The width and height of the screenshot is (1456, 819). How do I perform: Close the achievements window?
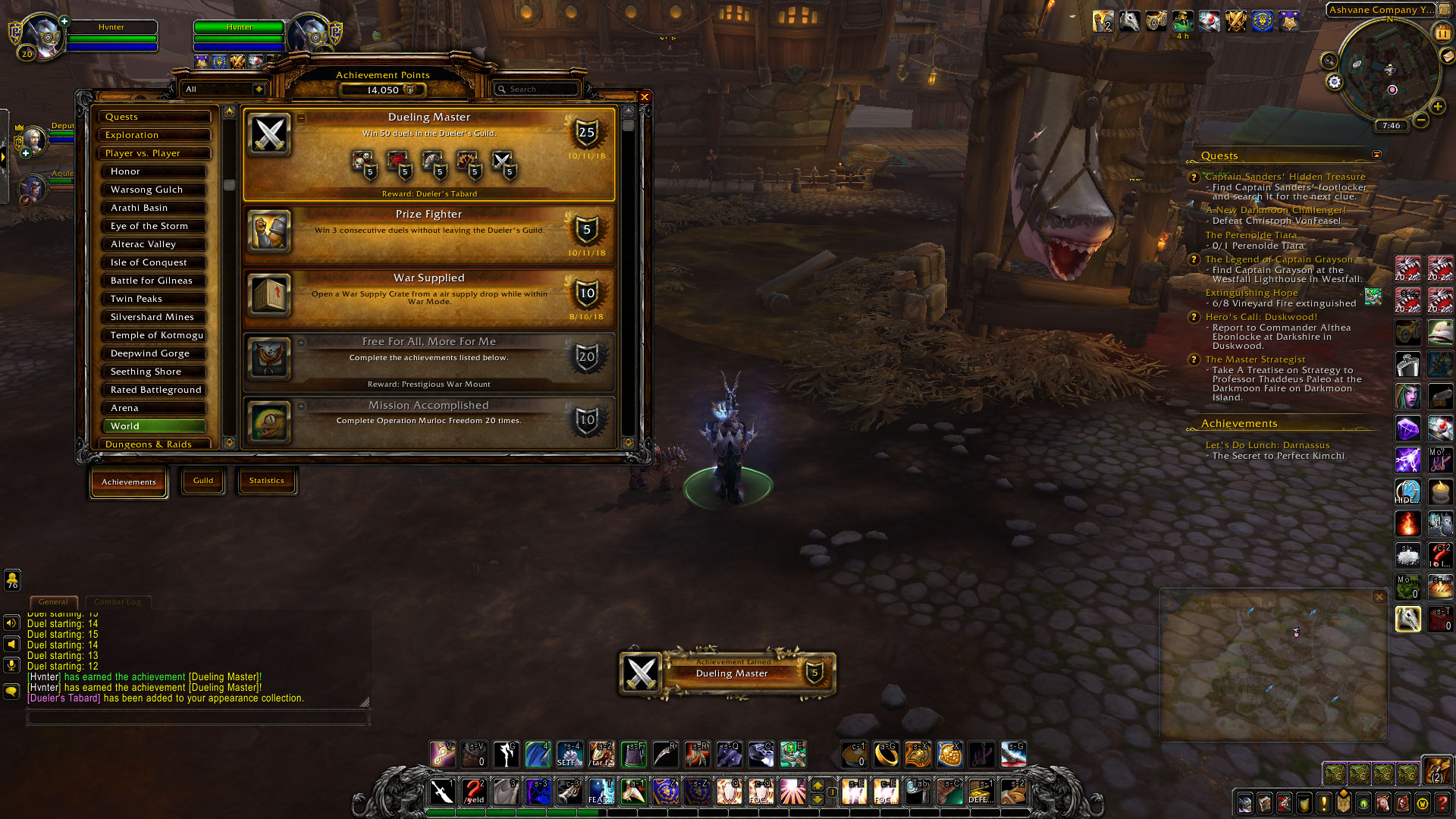tap(645, 97)
